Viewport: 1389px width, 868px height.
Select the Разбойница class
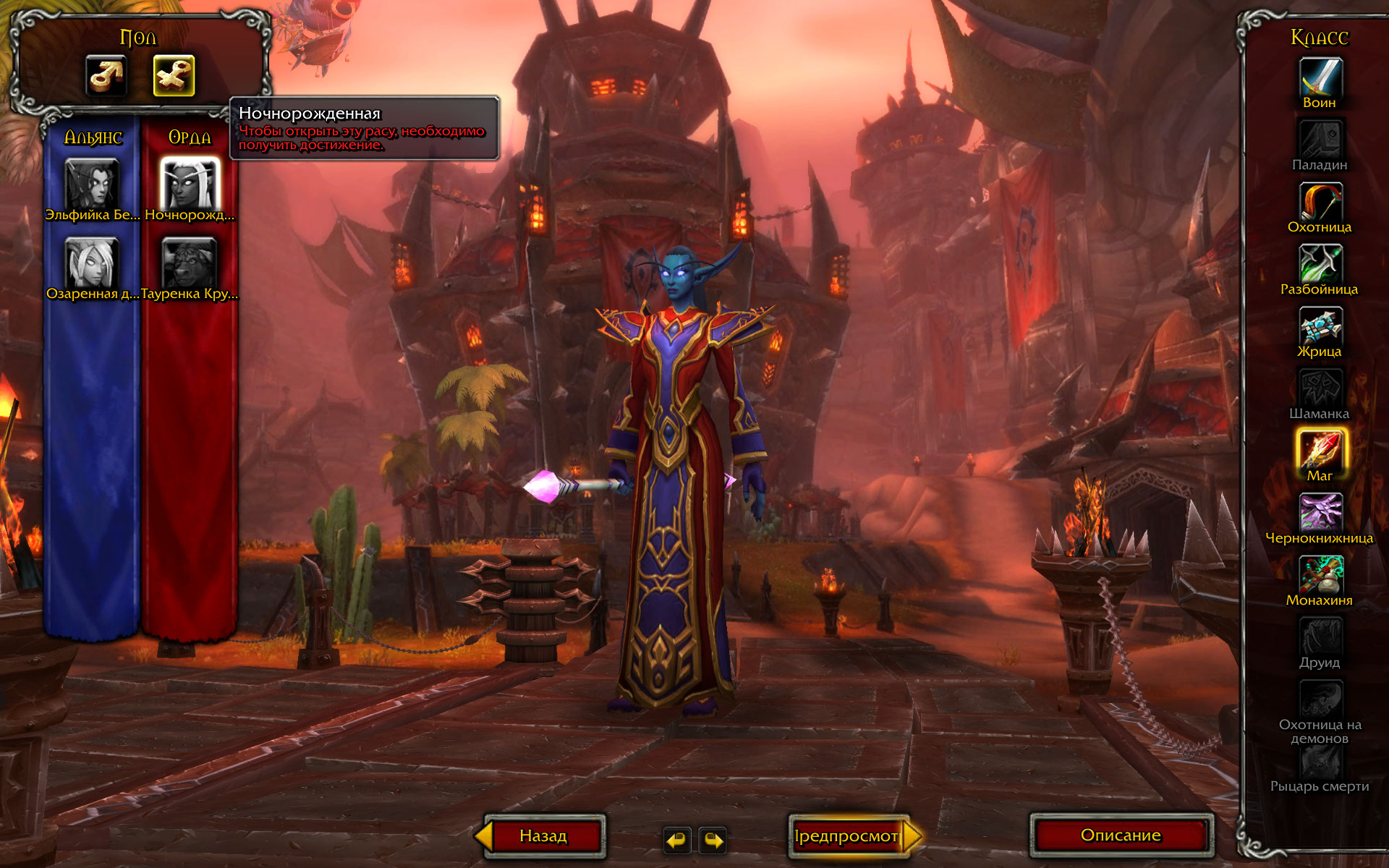click(x=1320, y=264)
